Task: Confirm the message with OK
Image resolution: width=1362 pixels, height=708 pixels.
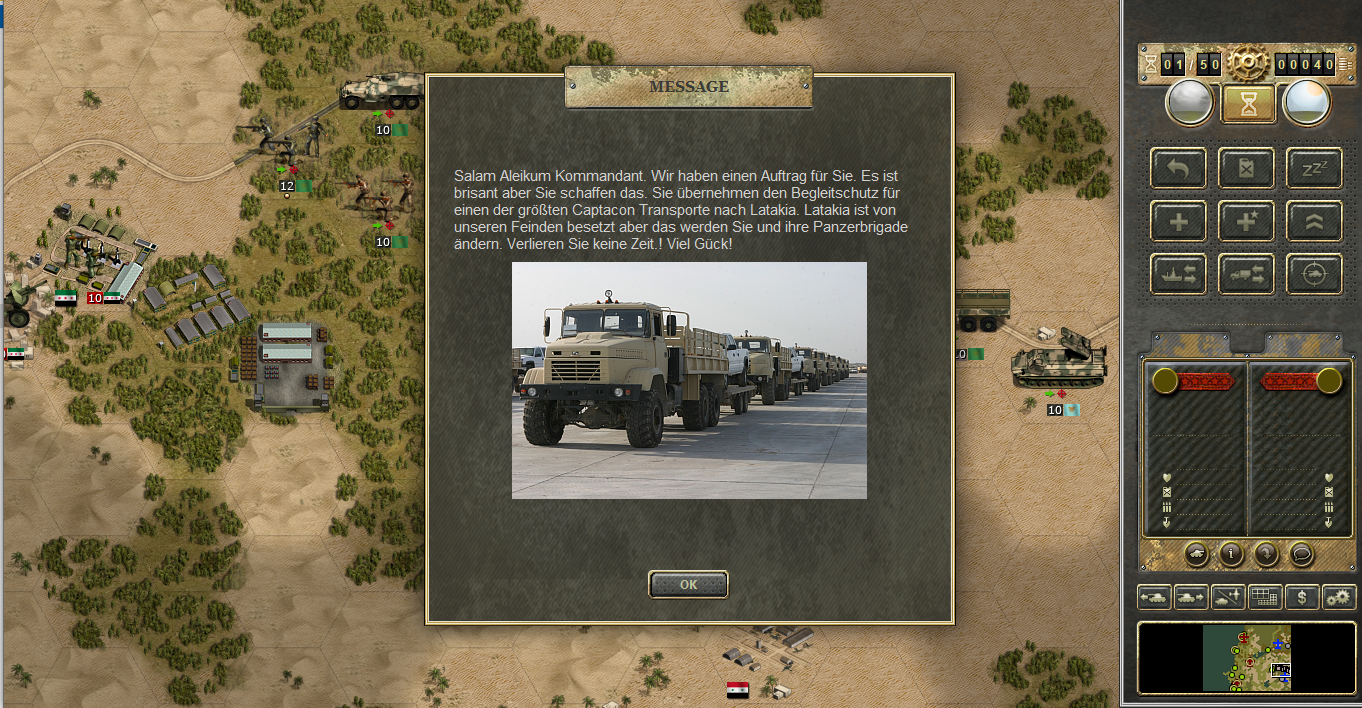Action: tap(688, 585)
